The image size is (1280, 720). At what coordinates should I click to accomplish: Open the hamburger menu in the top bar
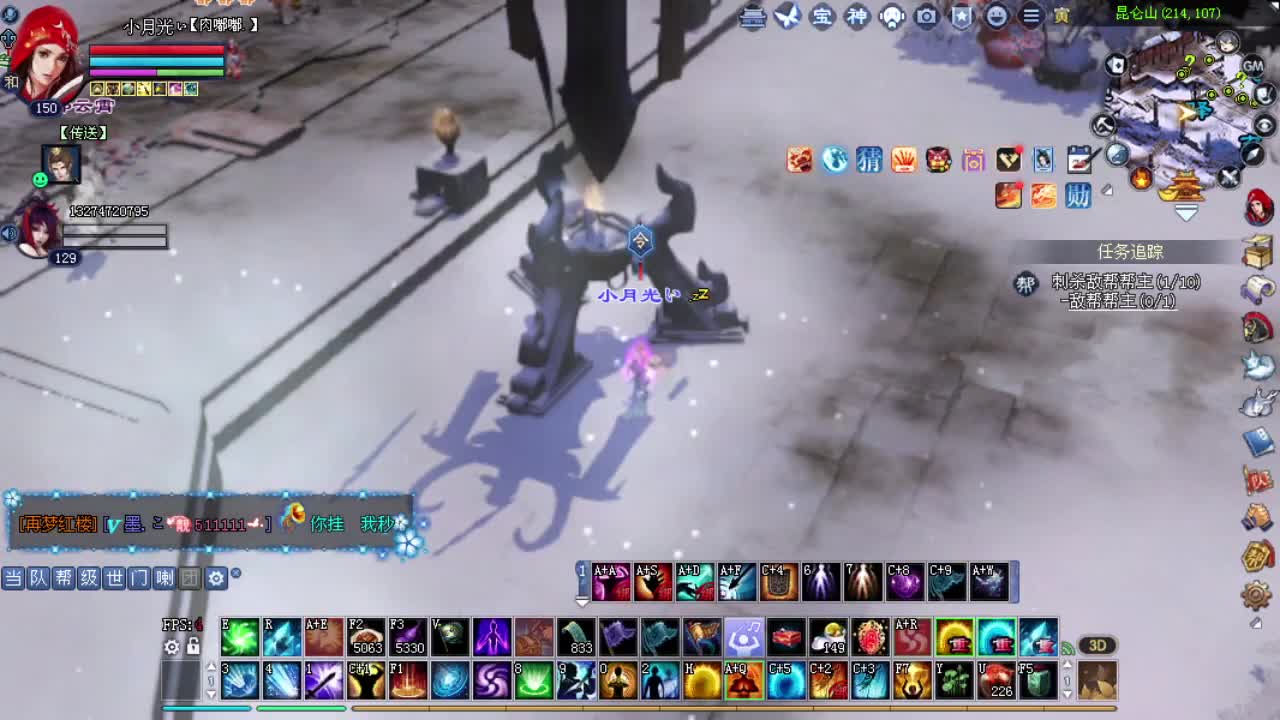tap(1032, 17)
